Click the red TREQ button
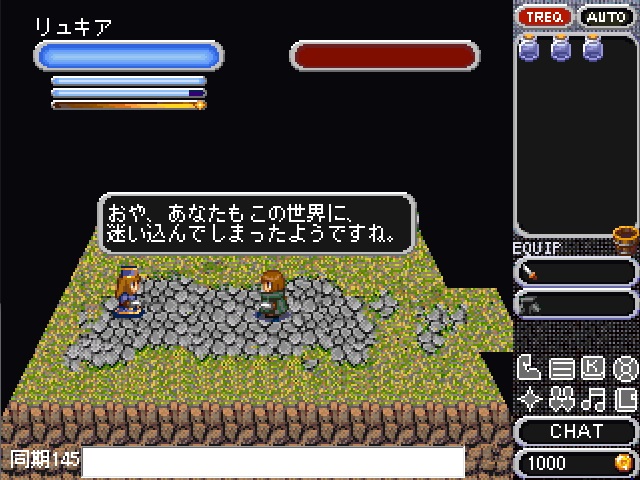Viewport: 640px width, 480px height. click(x=544, y=17)
